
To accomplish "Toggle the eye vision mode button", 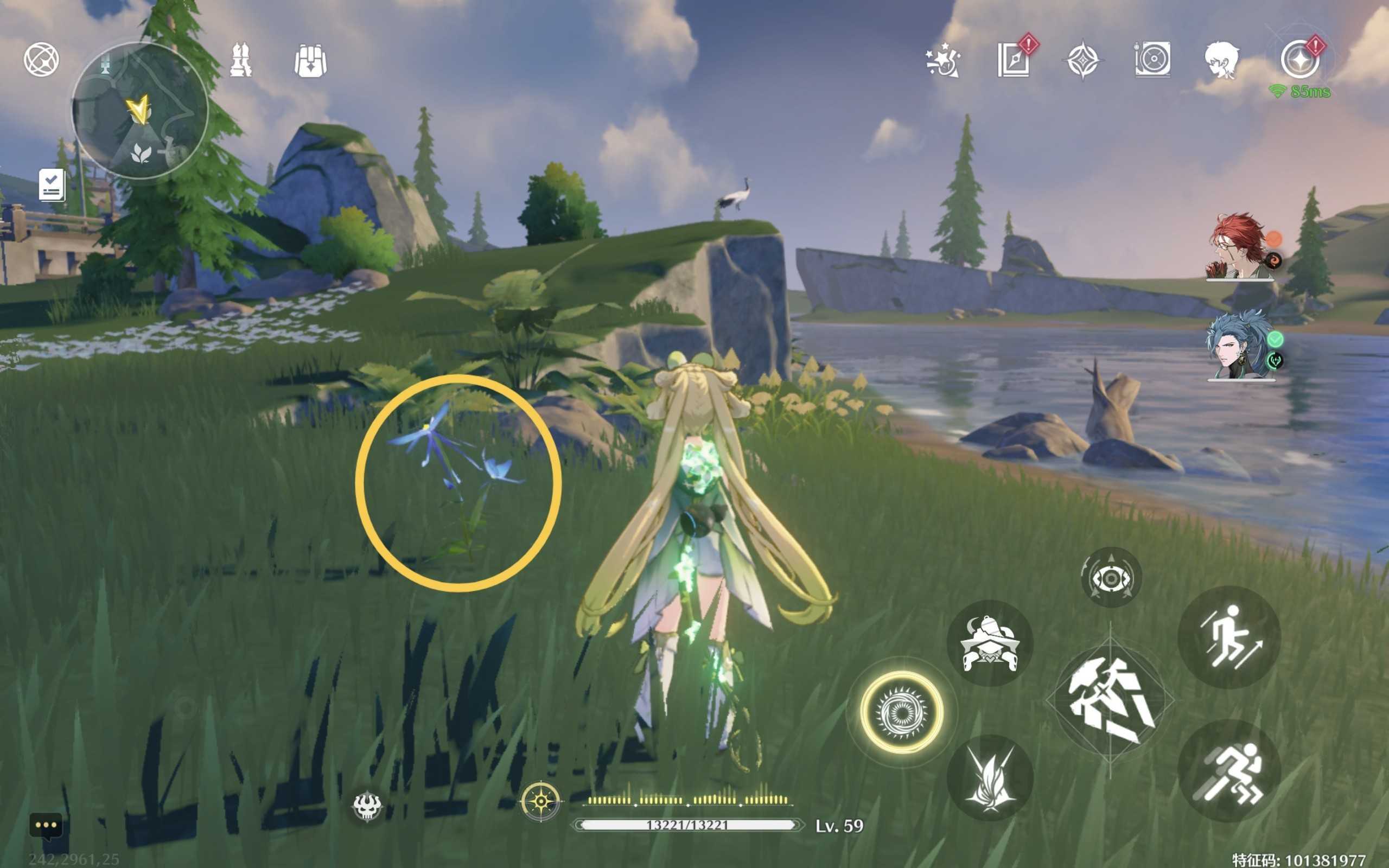I will [1111, 577].
